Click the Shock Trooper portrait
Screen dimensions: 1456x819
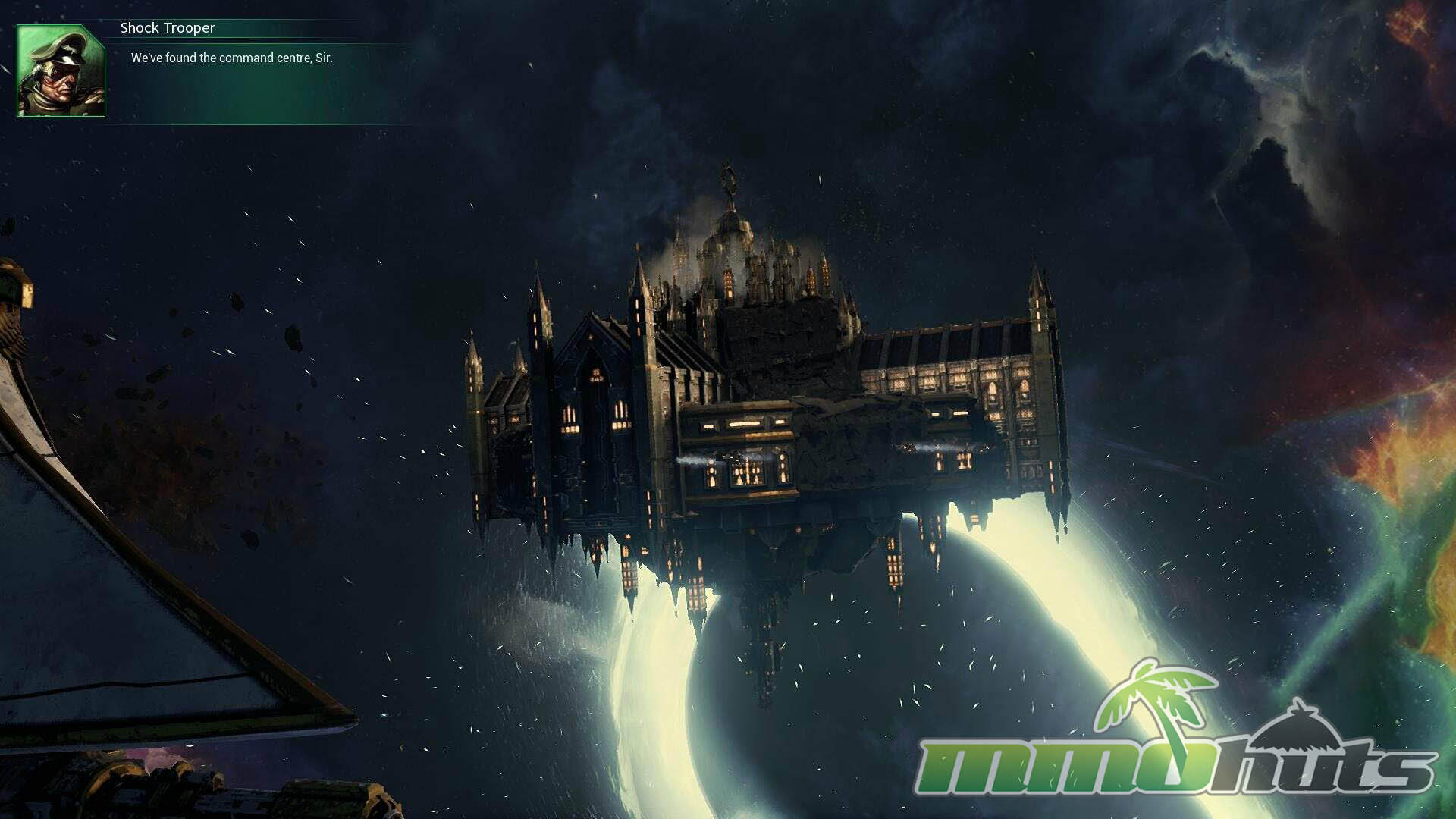point(61,71)
